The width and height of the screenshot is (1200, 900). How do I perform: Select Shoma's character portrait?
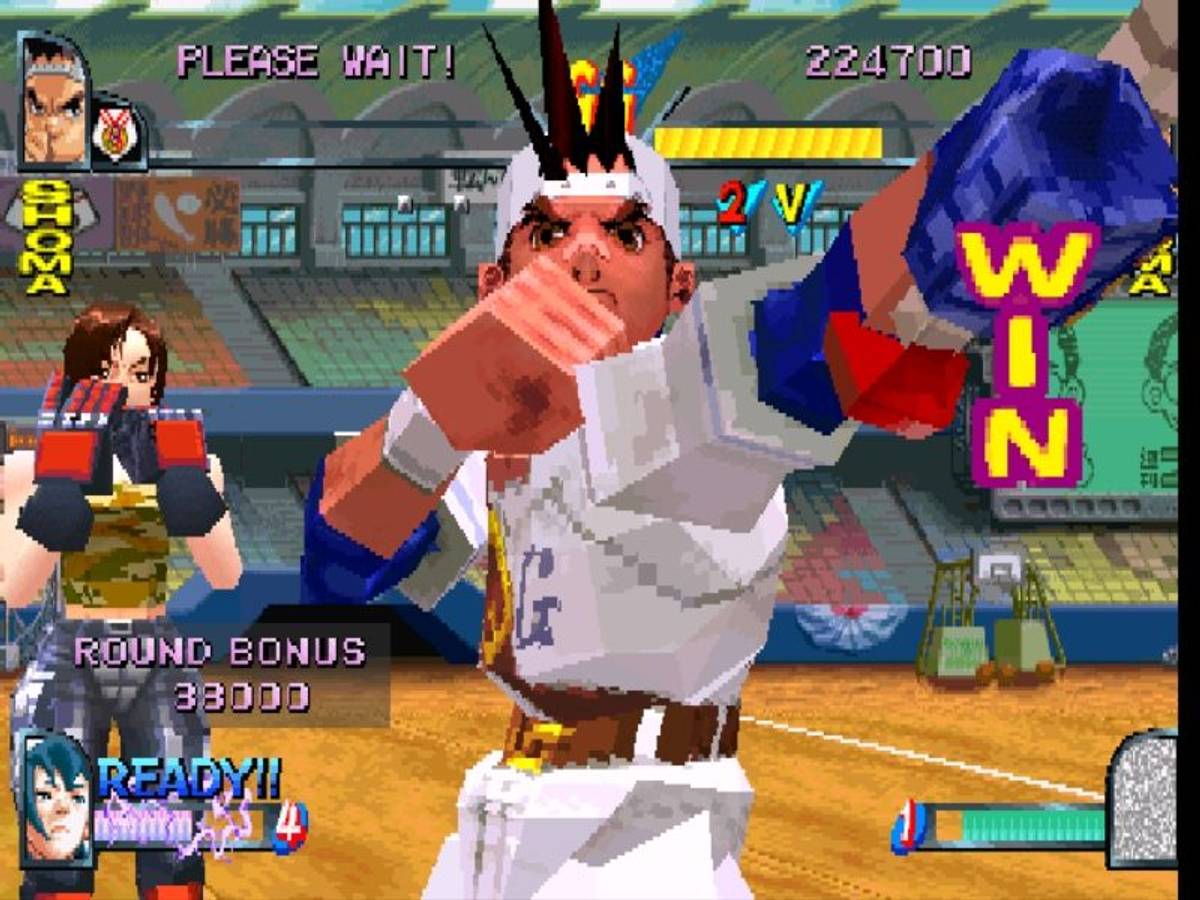click(54, 103)
